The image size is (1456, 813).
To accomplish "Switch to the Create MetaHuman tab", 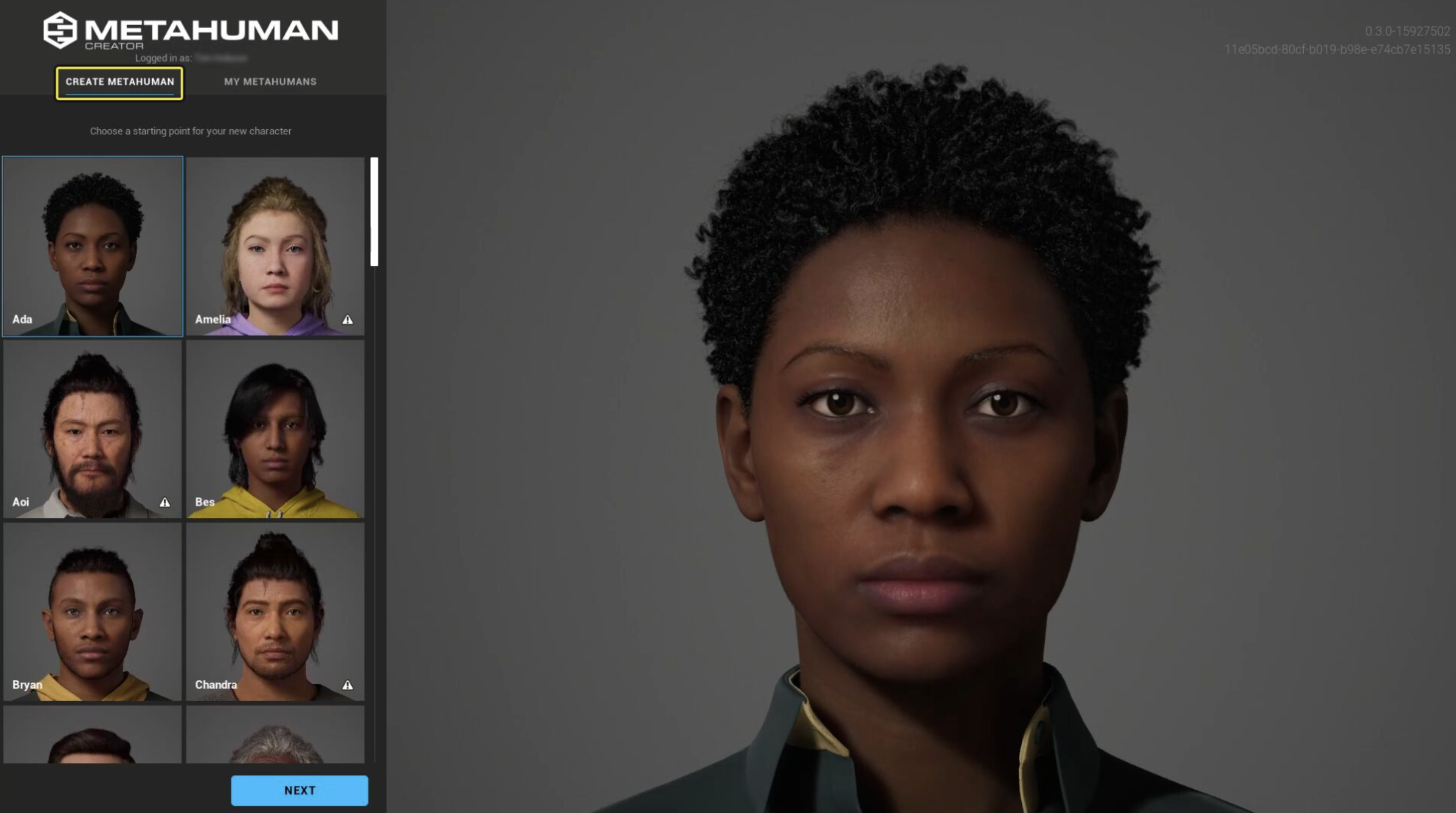I will click(119, 83).
